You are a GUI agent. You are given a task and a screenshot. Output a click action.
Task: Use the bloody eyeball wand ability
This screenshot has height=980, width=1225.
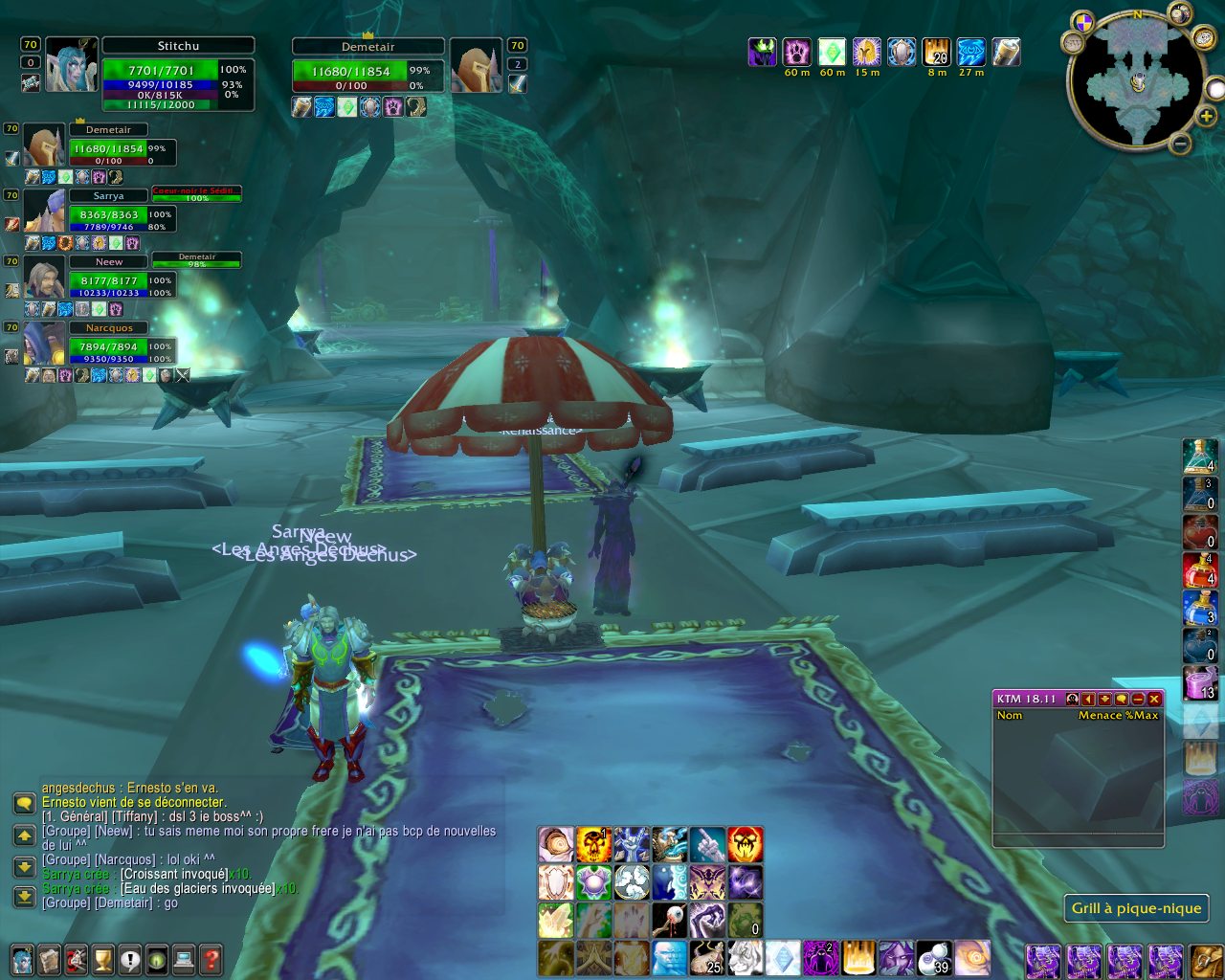click(x=669, y=921)
